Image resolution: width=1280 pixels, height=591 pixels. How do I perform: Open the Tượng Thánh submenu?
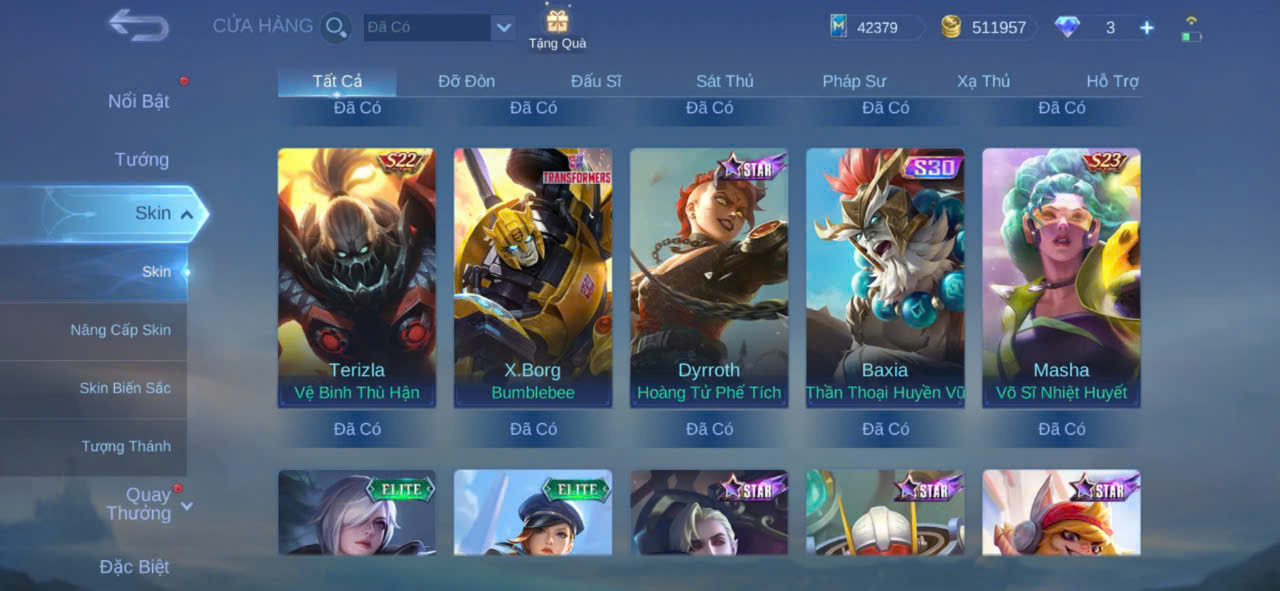pos(126,446)
